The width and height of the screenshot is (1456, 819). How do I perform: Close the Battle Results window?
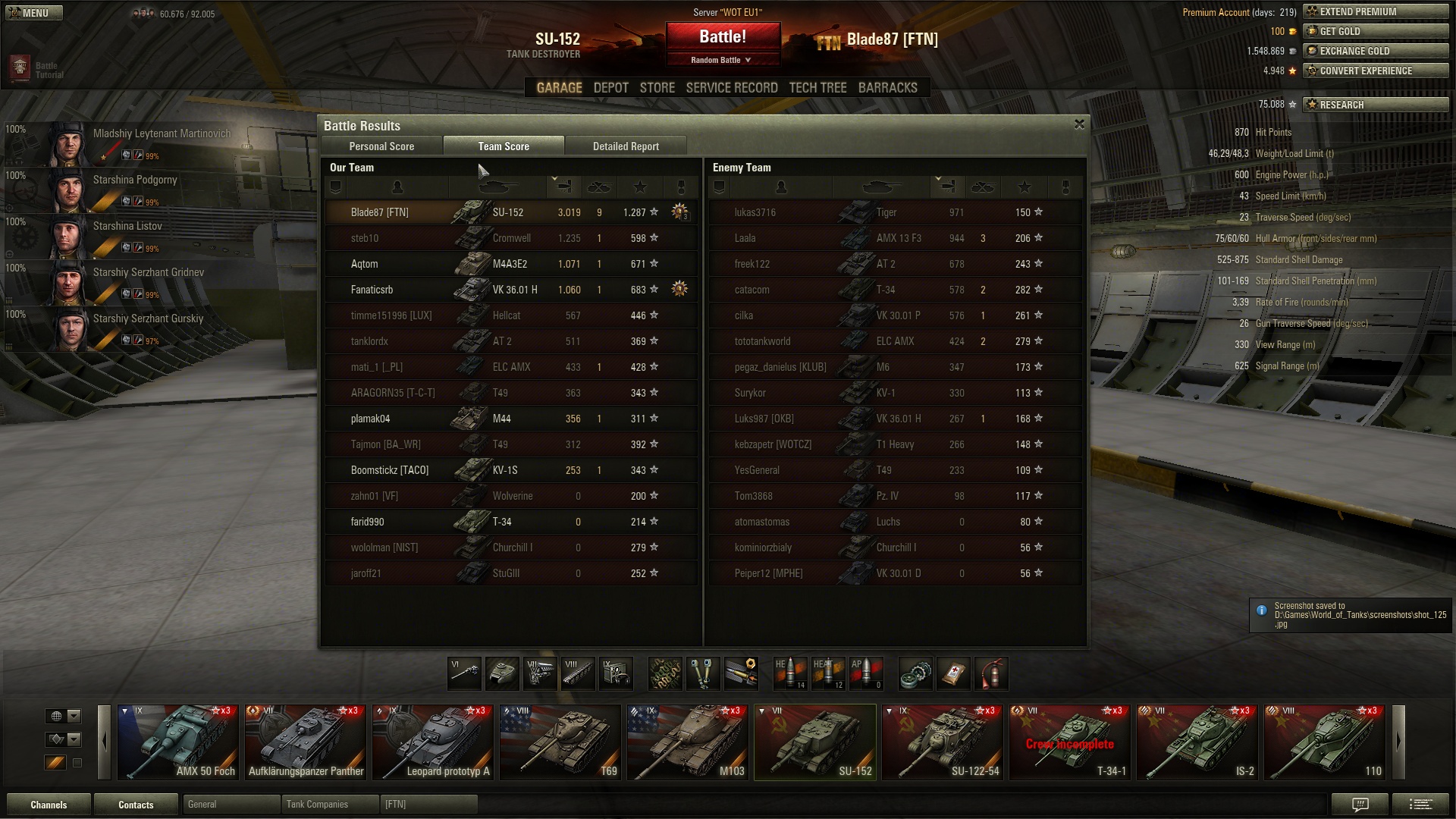[x=1079, y=124]
